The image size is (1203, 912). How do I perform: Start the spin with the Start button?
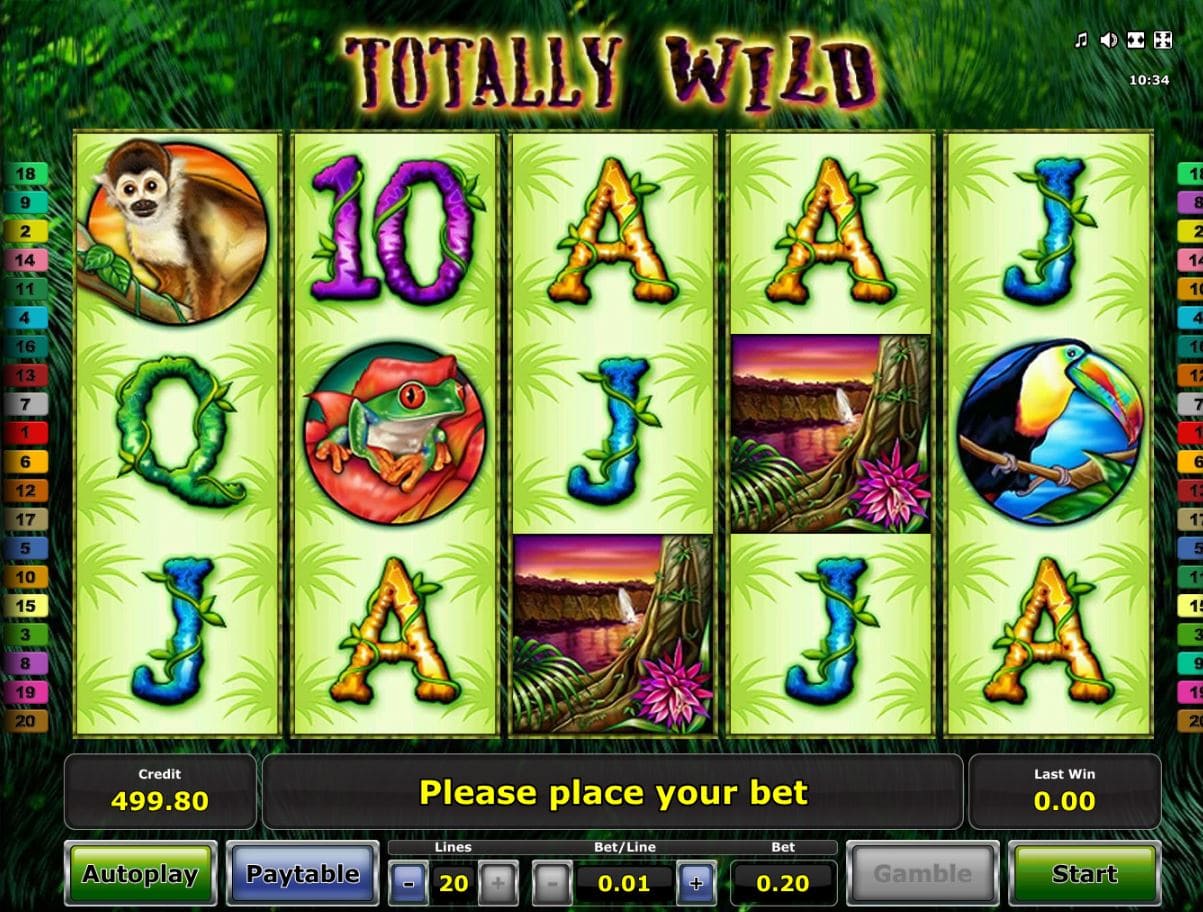click(1084, 874)
